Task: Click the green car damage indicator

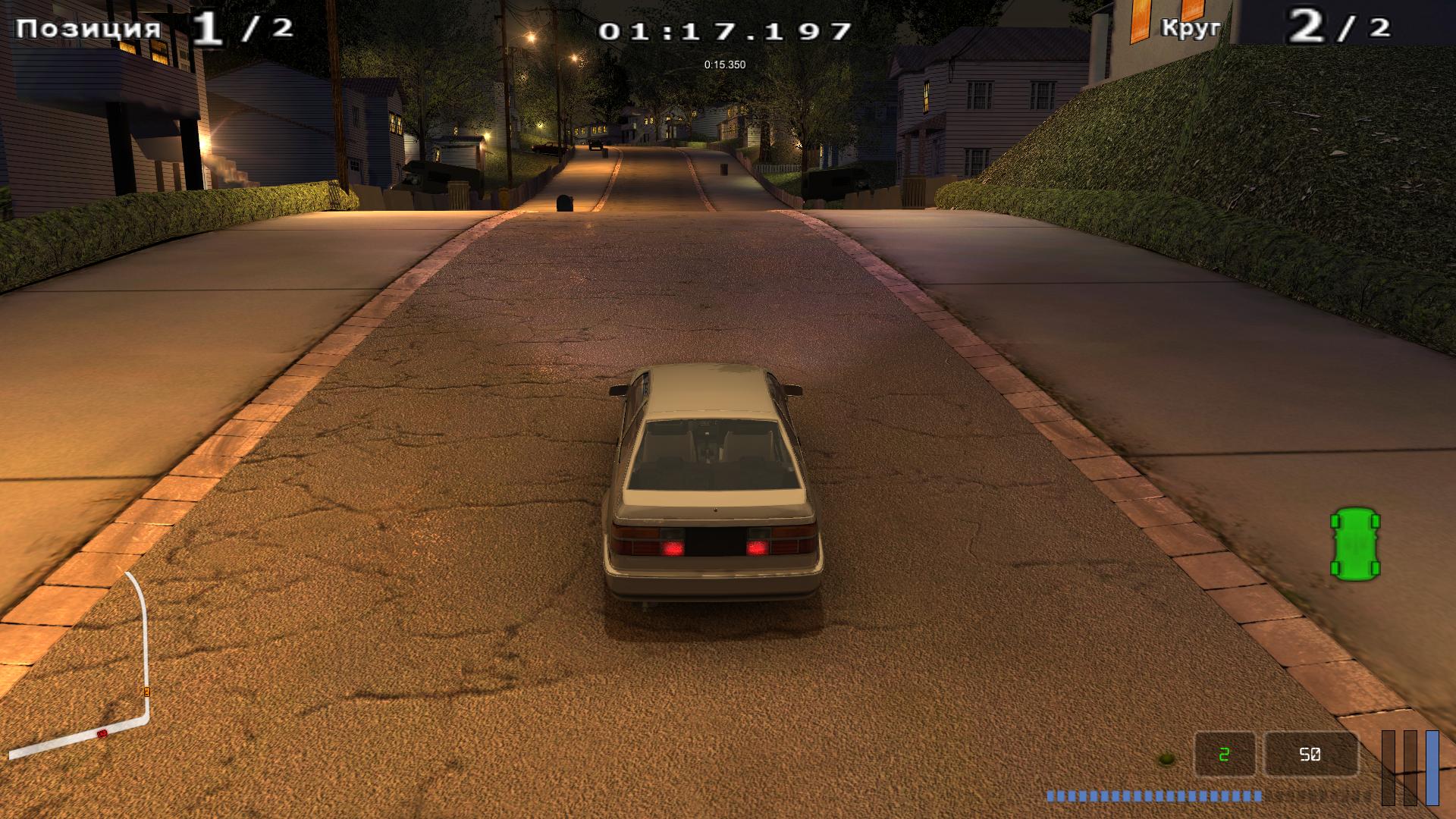Action: (x=1355, y=543)
